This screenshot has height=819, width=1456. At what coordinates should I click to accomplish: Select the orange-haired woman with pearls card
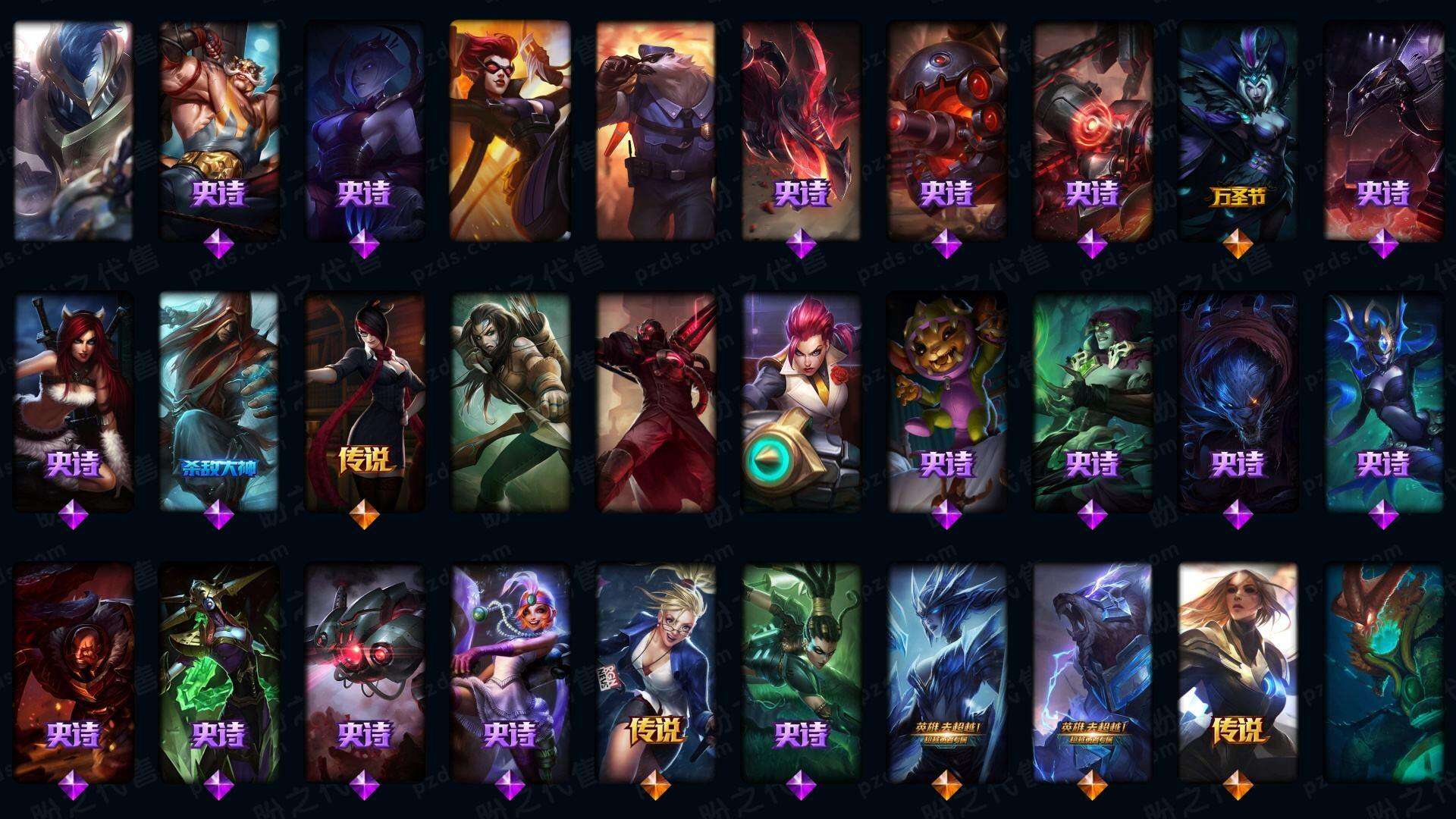510,673
